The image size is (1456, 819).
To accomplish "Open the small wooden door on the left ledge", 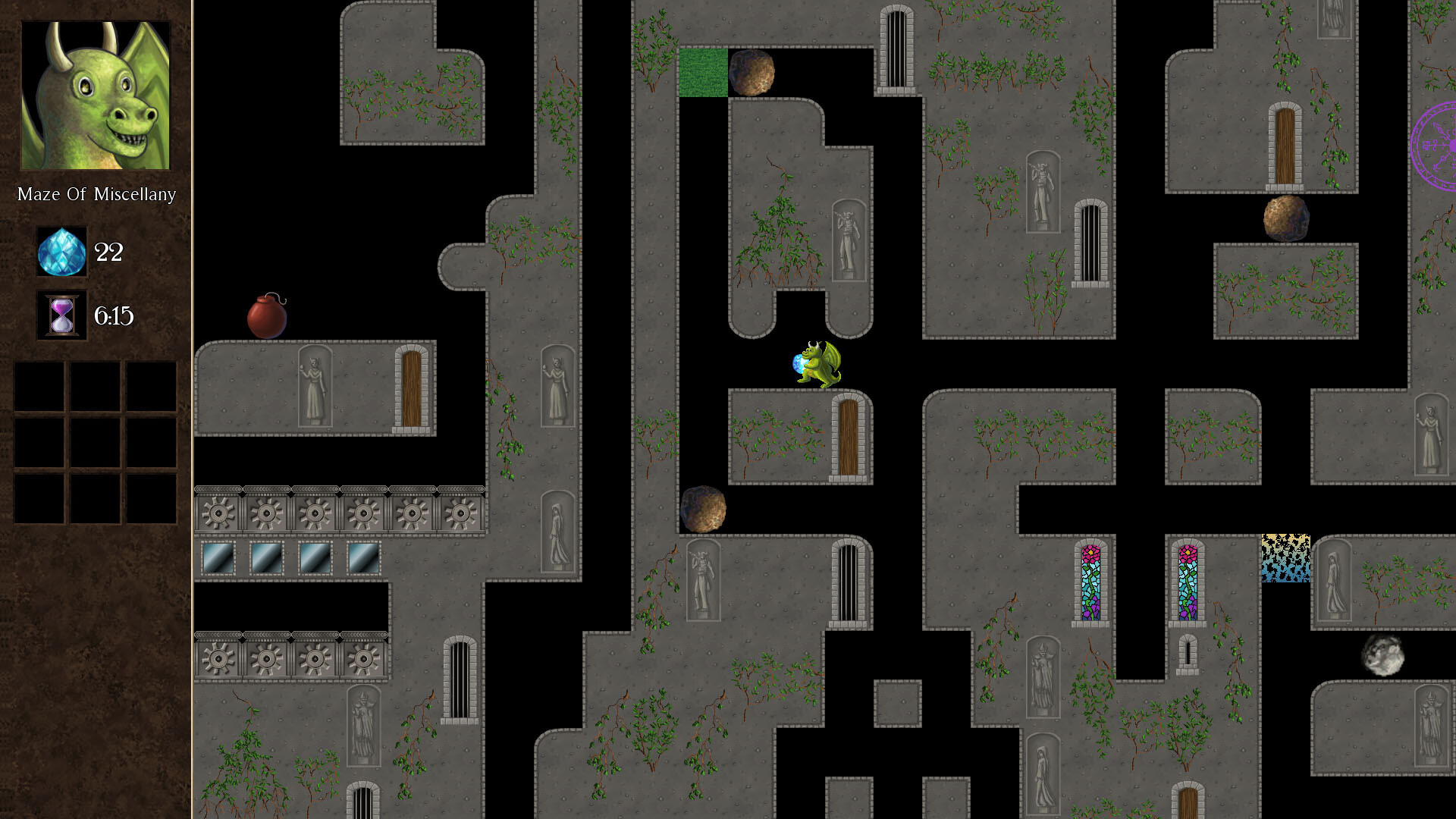I will click(413, 387).
